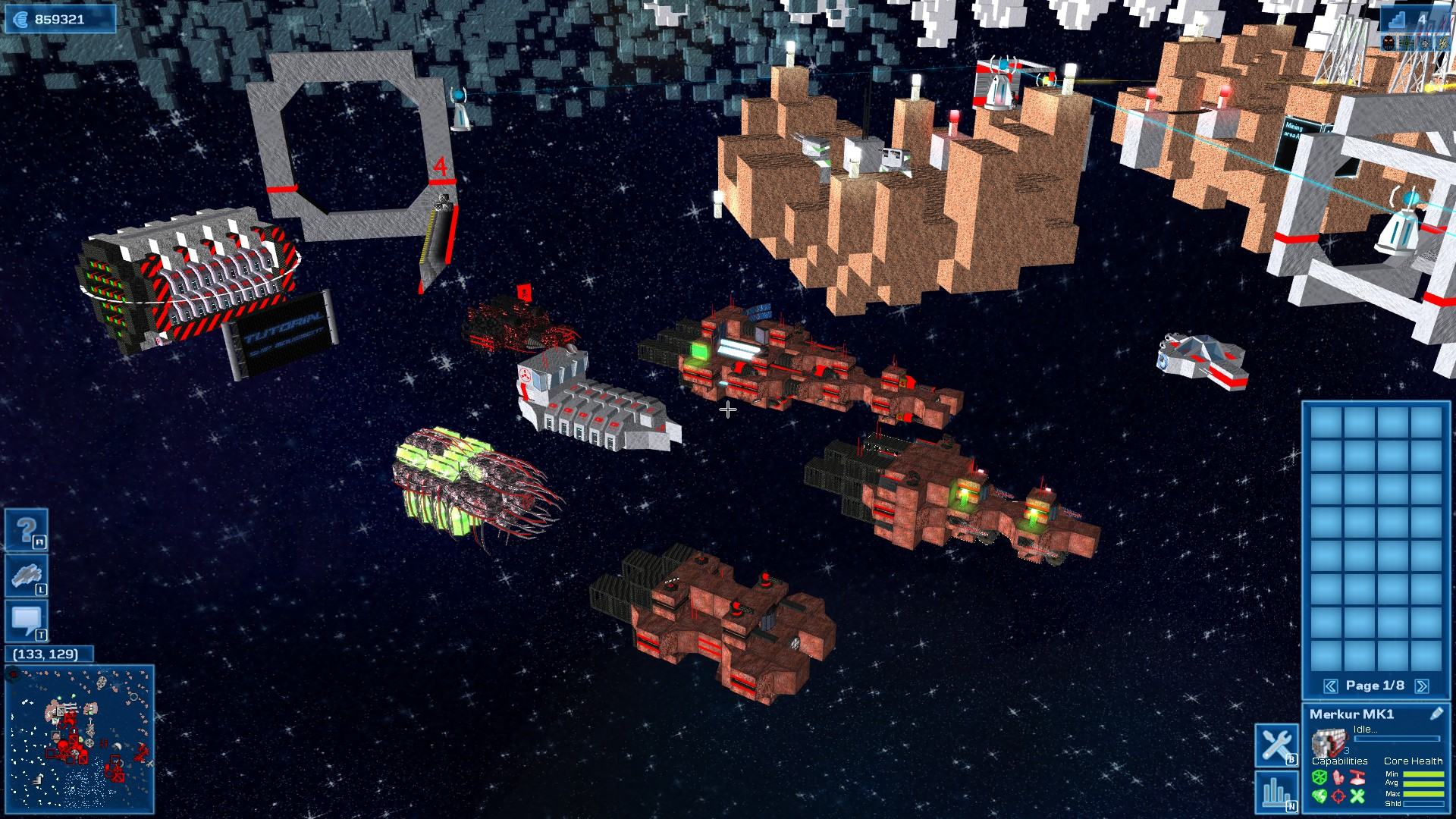Show the statistics bar chart panel

point(1276,792)
